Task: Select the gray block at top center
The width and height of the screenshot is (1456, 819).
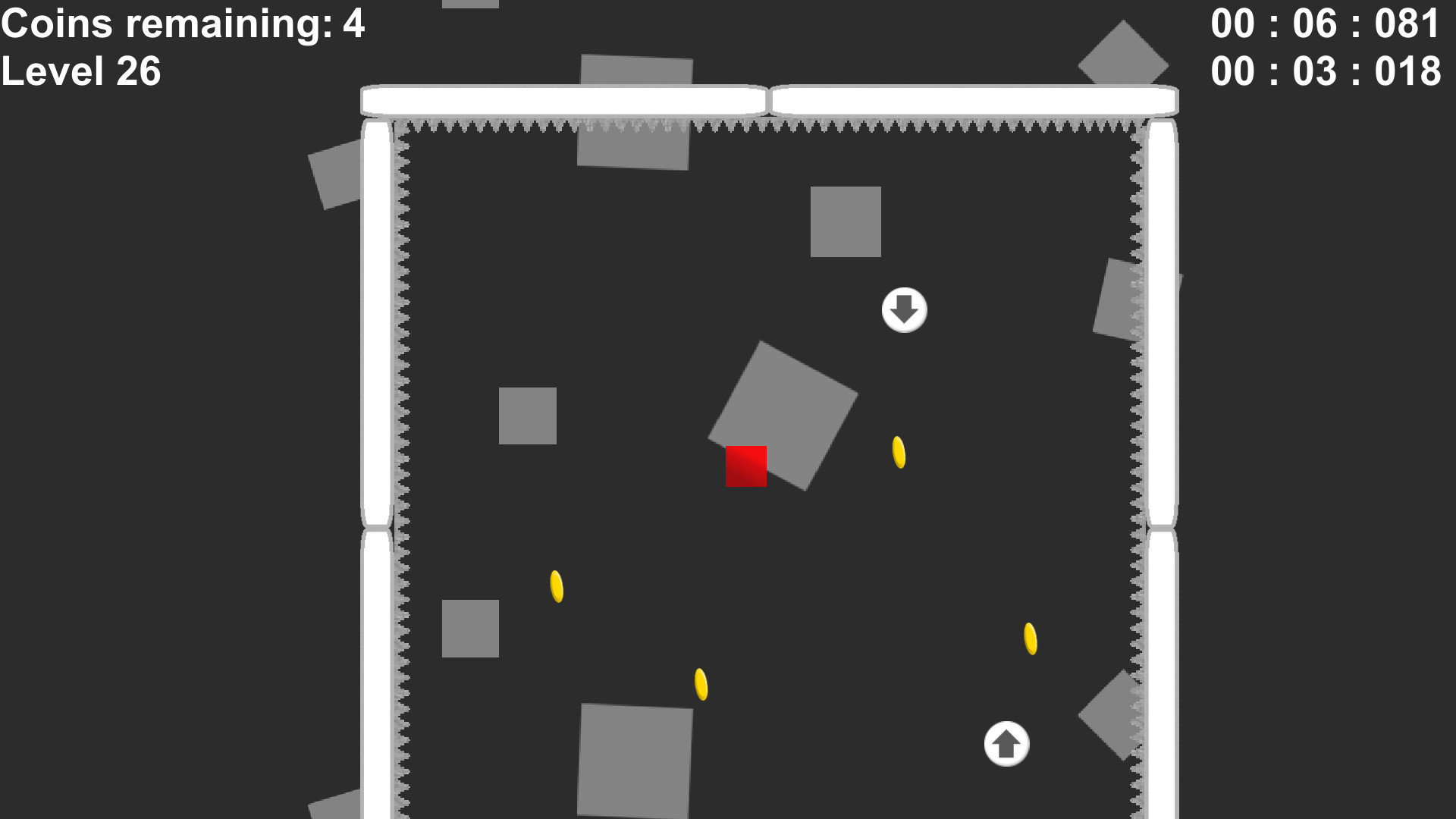Action: (x=635, y=108)
